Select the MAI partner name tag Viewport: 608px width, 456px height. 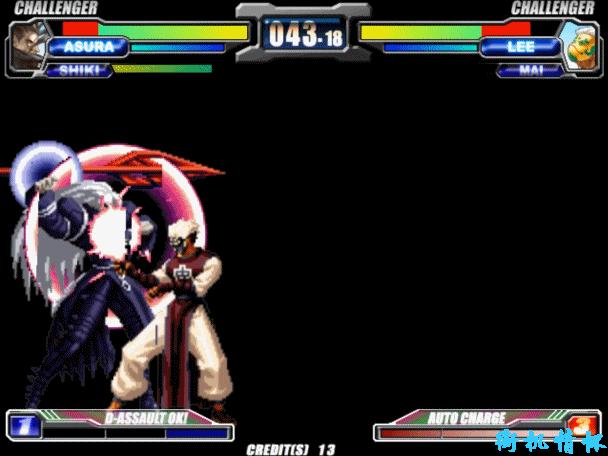(x=527, y=70)
